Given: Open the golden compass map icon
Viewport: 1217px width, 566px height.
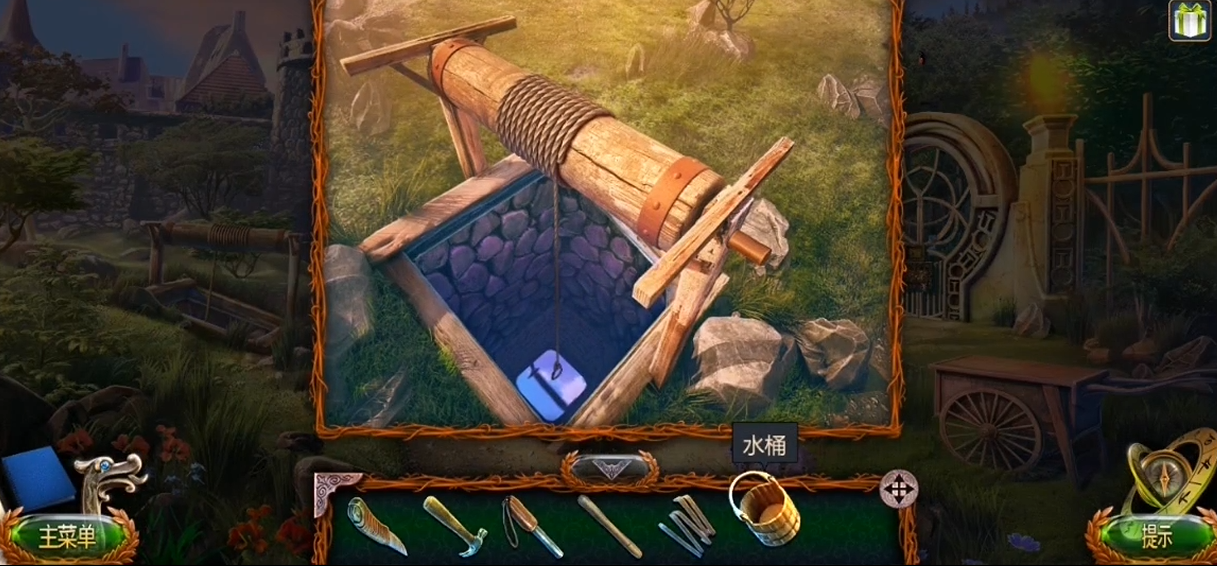Looking at the screenshot, I should [1168, 479].
